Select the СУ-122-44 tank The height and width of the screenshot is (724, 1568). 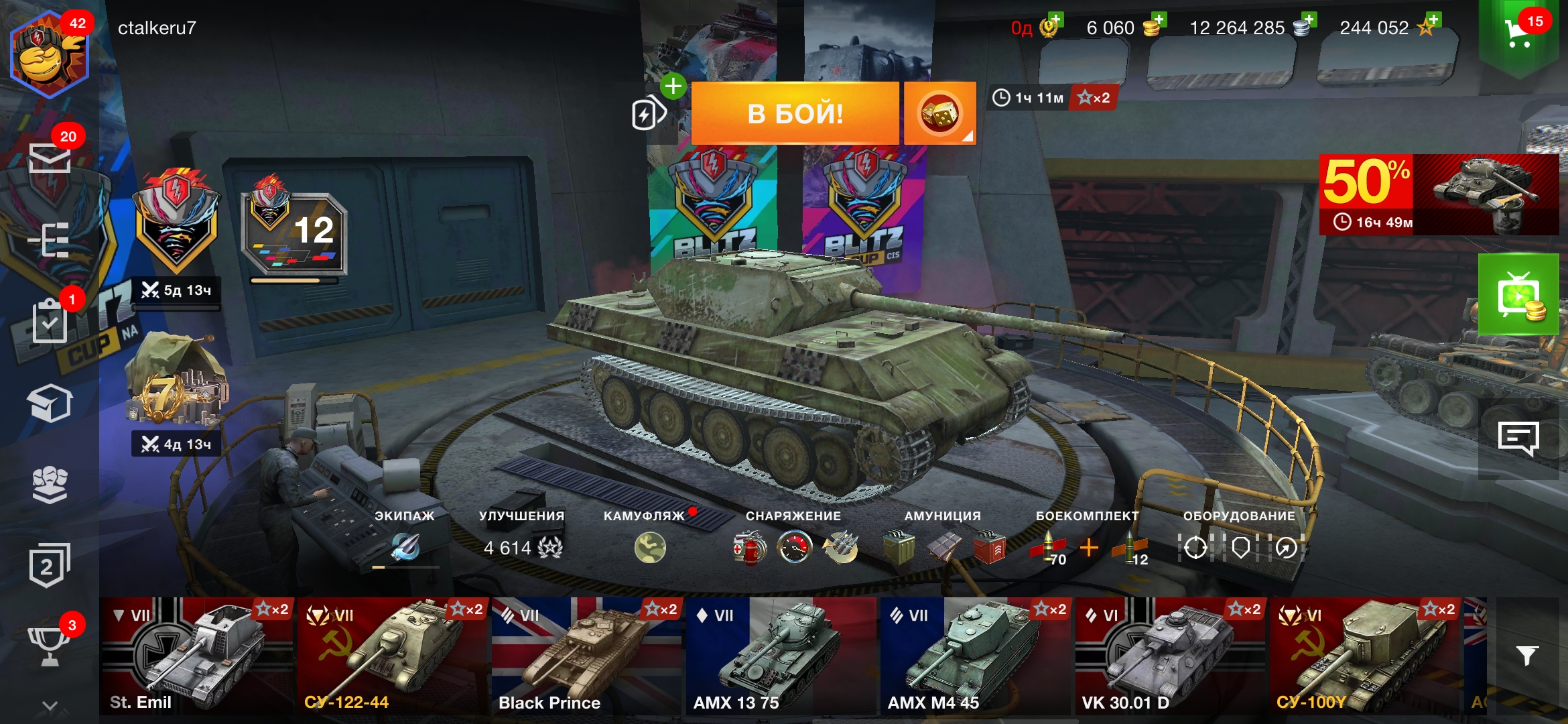[x=391, y=655]
